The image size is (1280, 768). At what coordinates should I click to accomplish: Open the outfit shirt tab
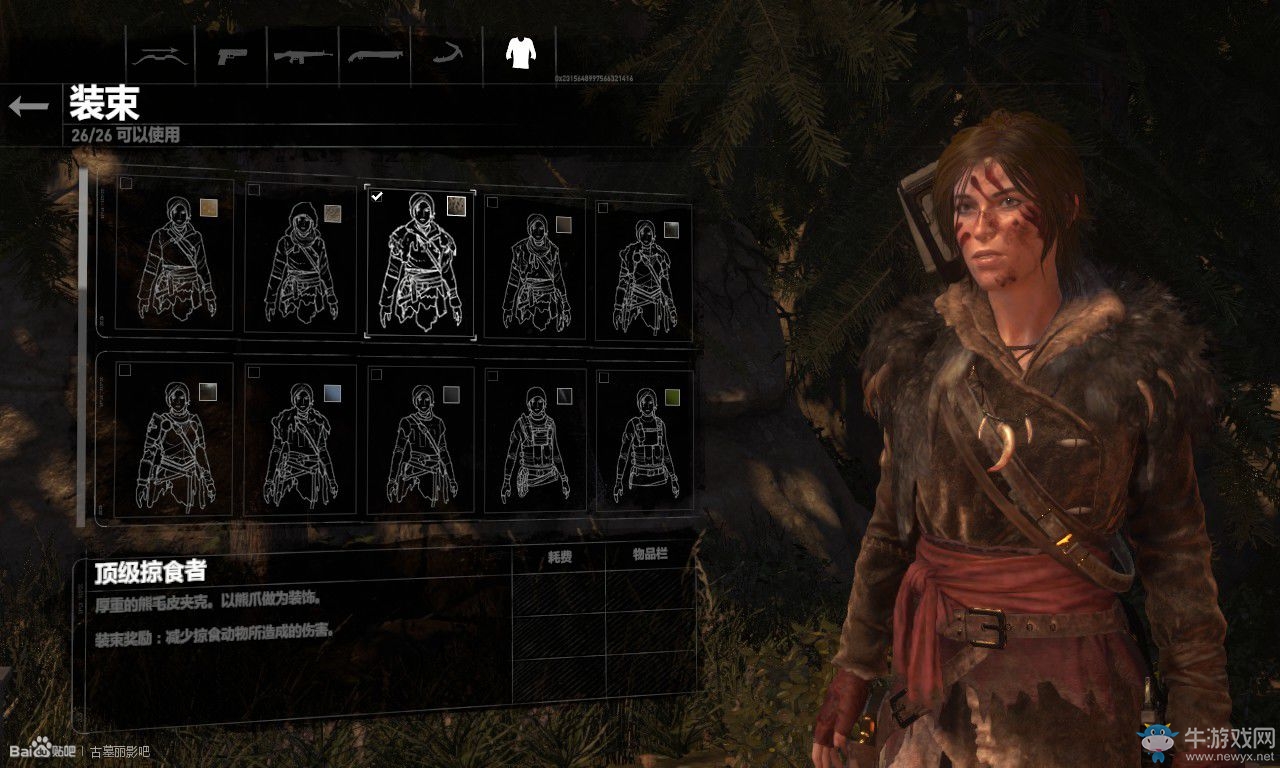[x=519, y=54]
